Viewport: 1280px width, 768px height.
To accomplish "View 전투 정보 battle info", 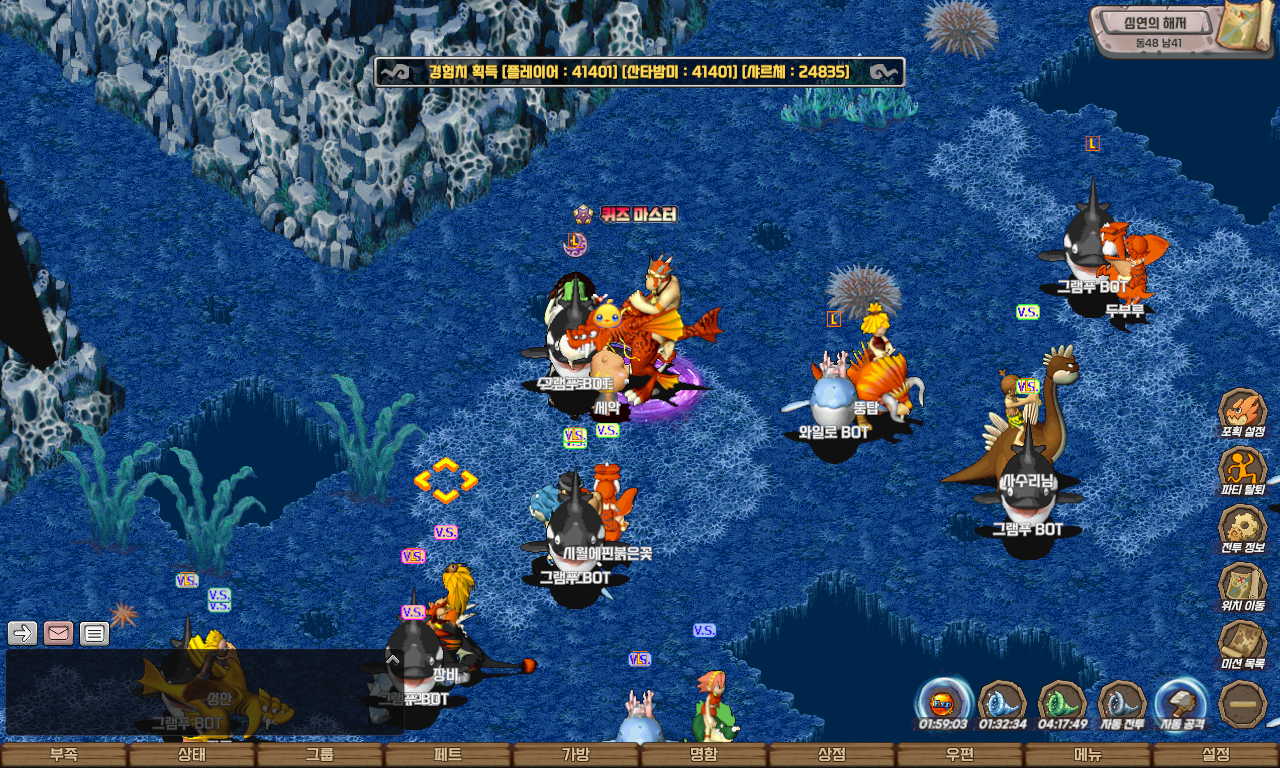I will click(1243, 527).
